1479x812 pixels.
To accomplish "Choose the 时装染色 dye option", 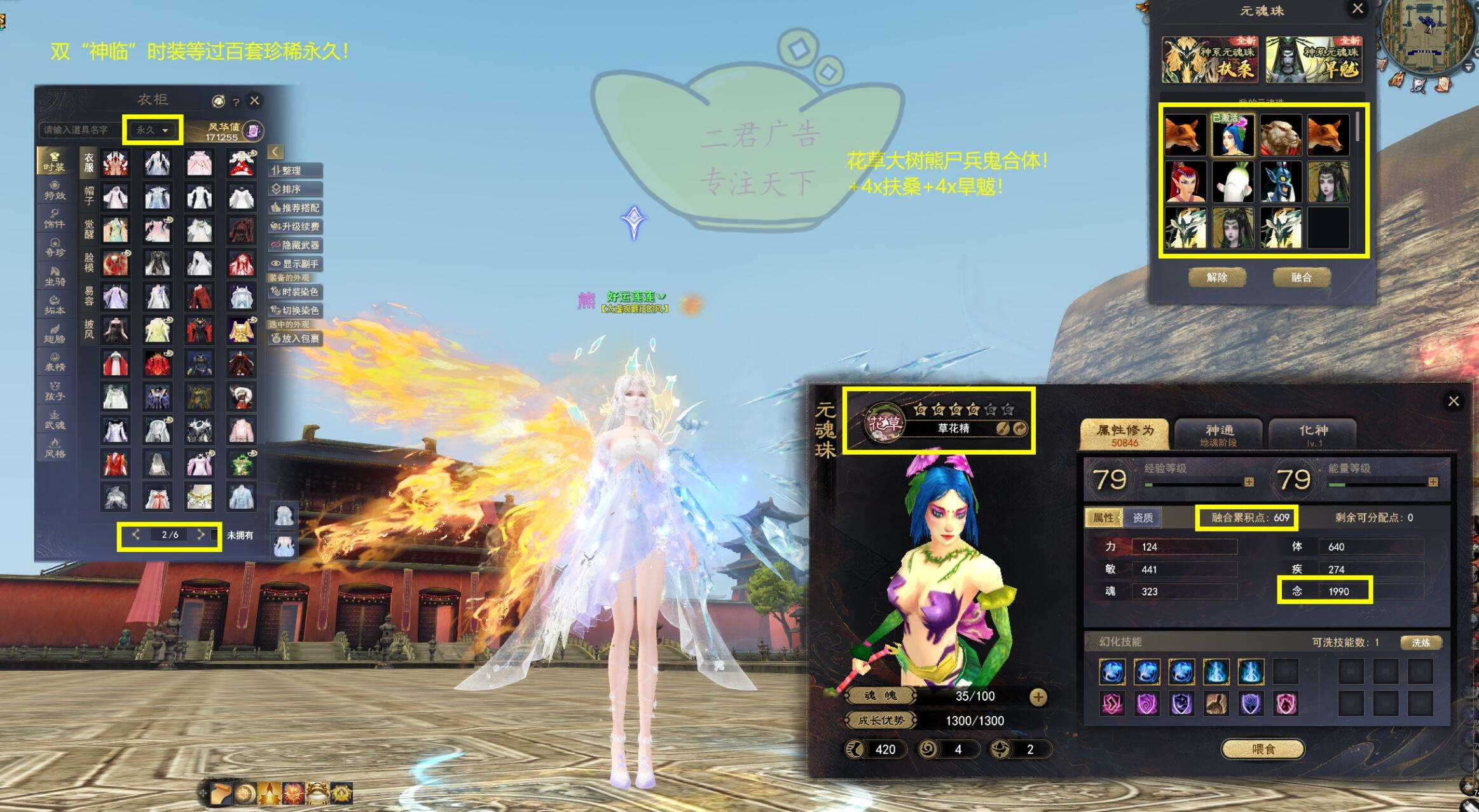I will pyautogui.click(x=295, y=292).
